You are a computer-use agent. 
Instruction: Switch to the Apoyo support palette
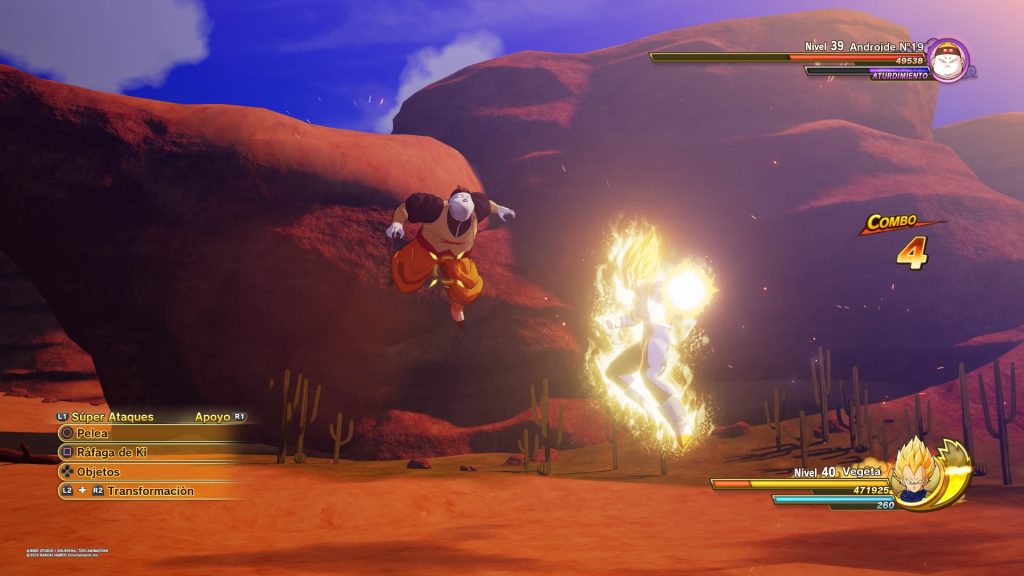pos(212,416)
